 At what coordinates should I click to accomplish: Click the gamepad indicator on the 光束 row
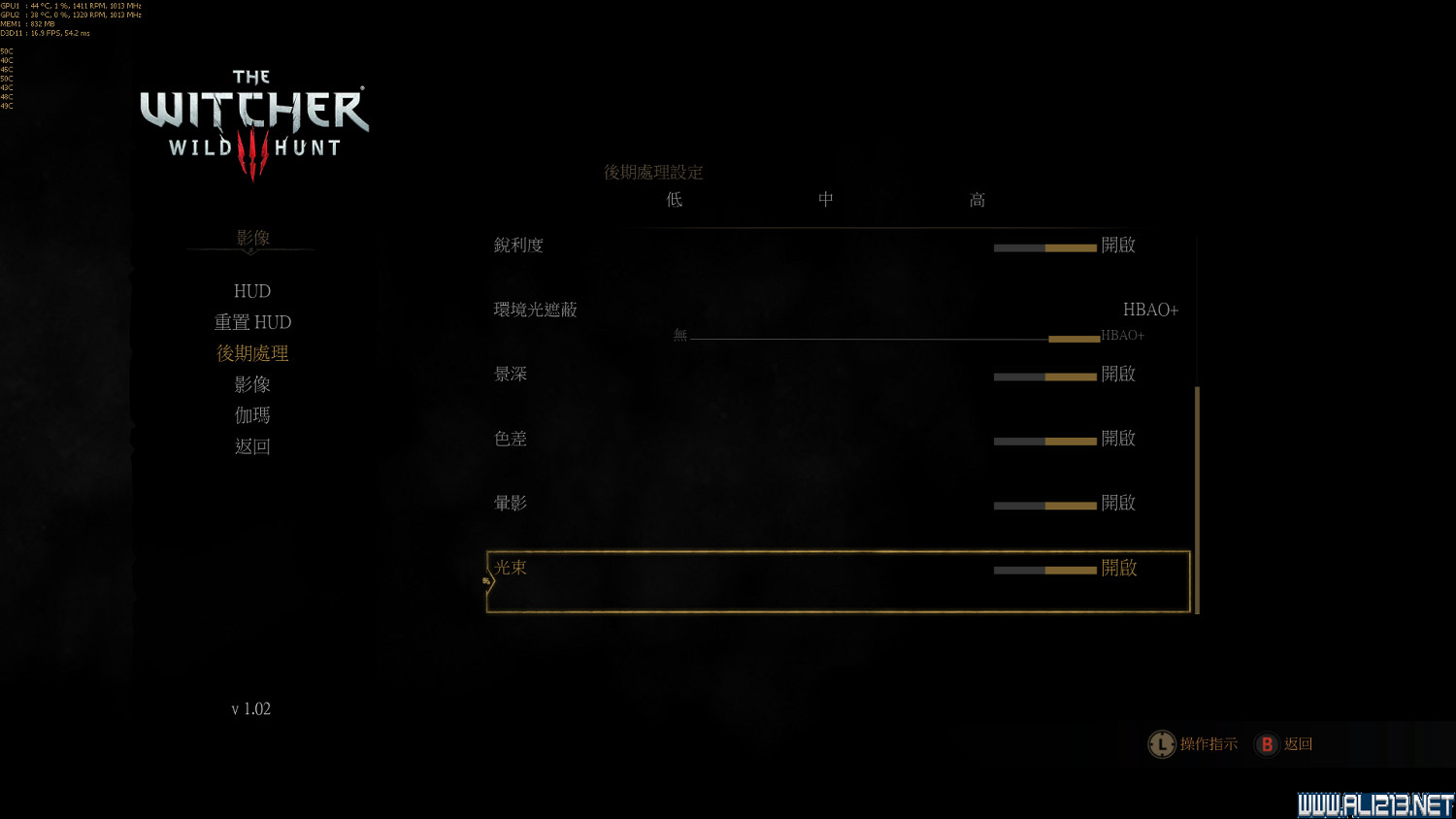click(485, 579)
